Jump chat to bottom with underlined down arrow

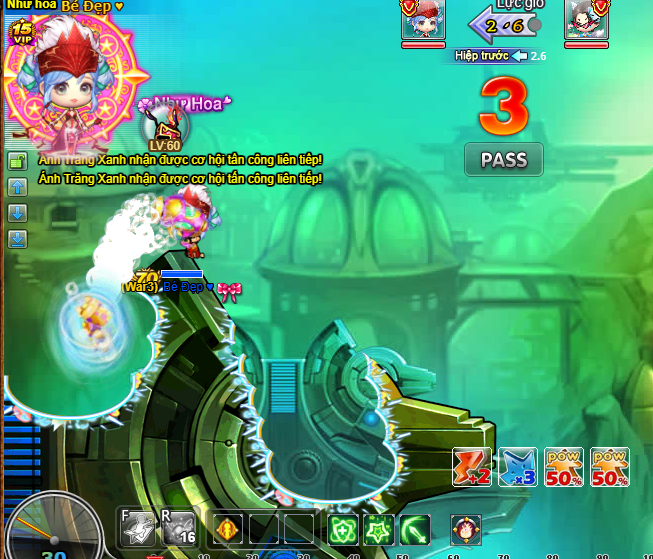click(x=17, y=239)
